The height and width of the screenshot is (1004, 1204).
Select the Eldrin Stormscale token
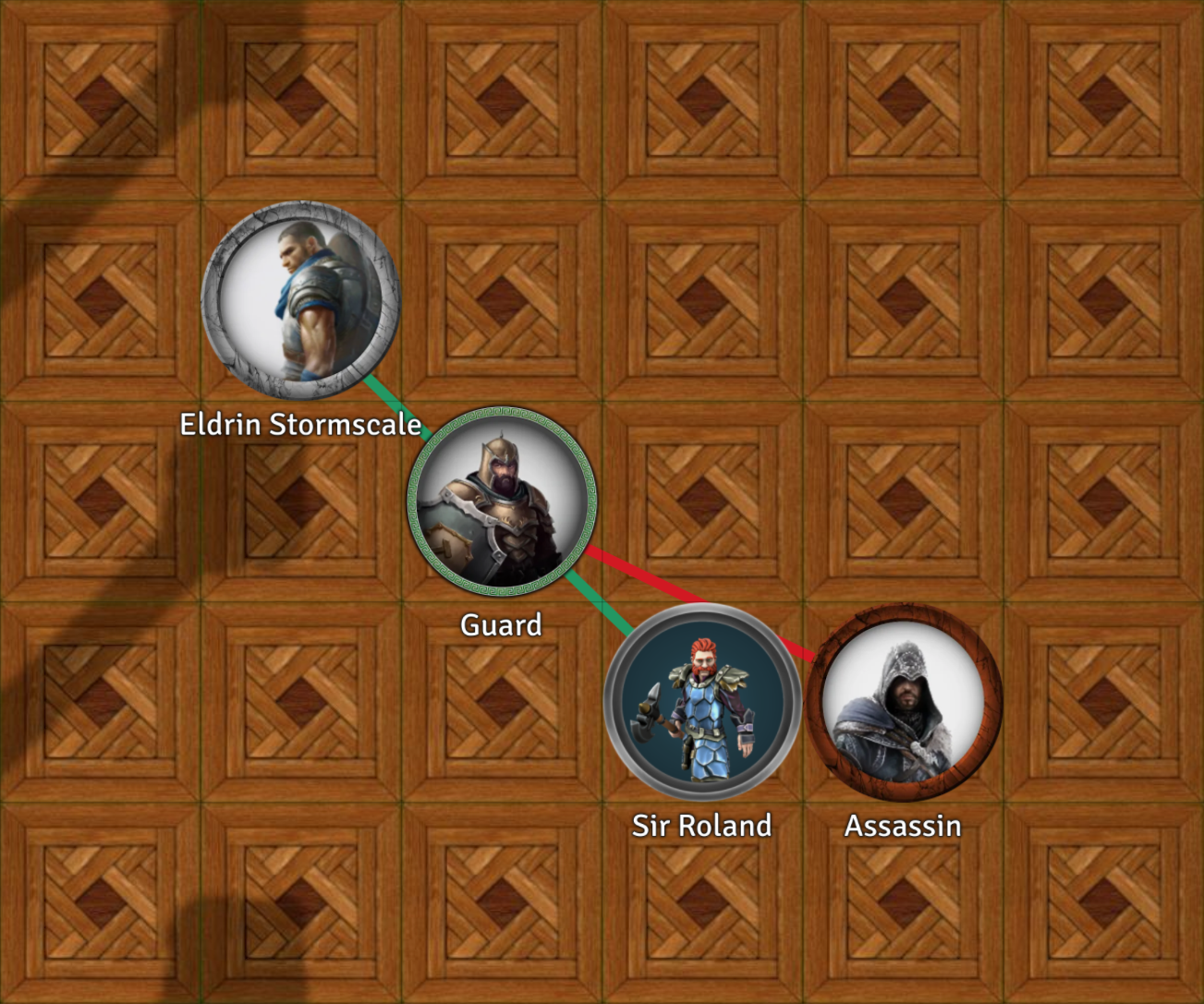pyautogui.click(x=300, y=300)
